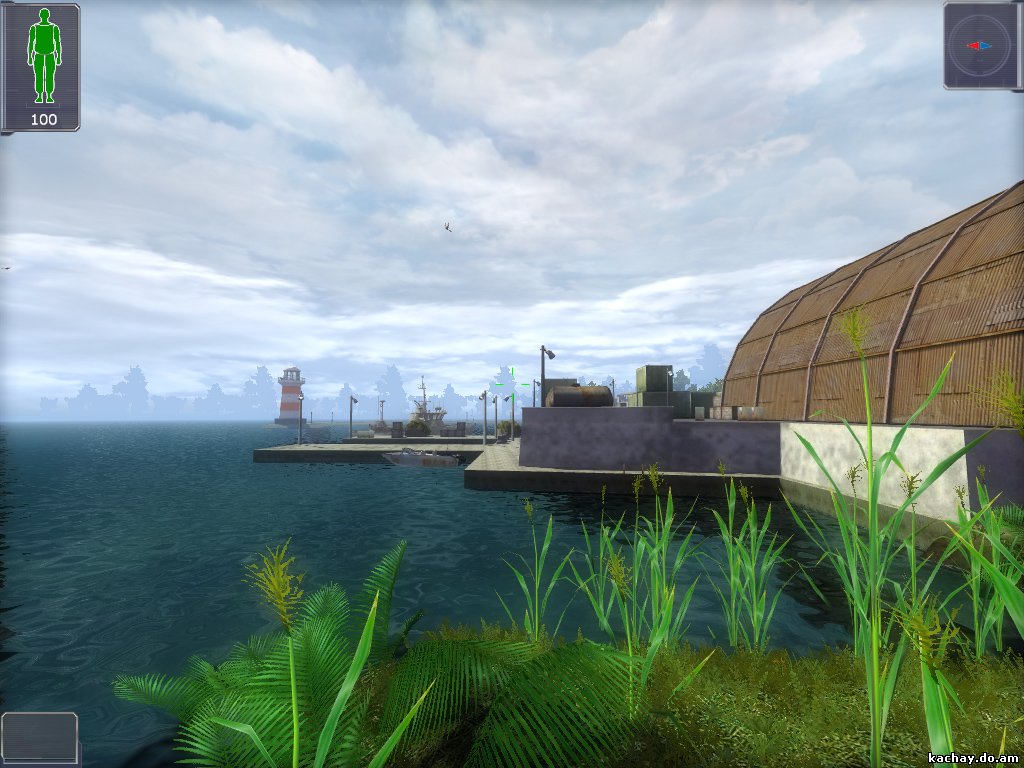The width and height of the screenshot is (1024, 768).
Task: Select the compass radar panel
Action: 981,45
